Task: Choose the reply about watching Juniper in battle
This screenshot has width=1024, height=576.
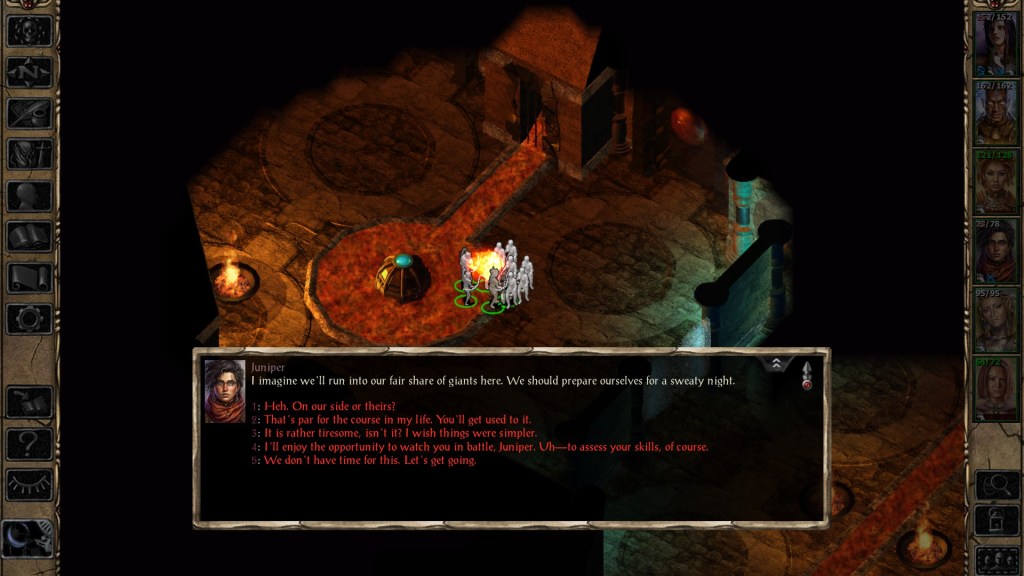Action: [486, 447]
